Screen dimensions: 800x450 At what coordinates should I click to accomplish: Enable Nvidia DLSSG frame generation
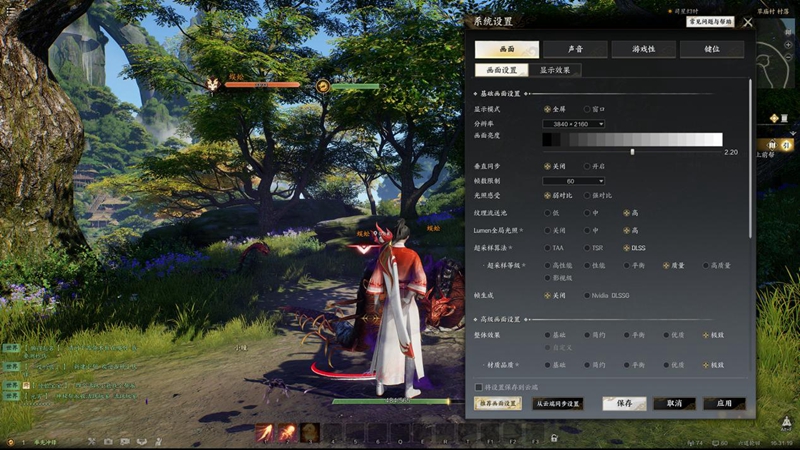pos(588,295)
